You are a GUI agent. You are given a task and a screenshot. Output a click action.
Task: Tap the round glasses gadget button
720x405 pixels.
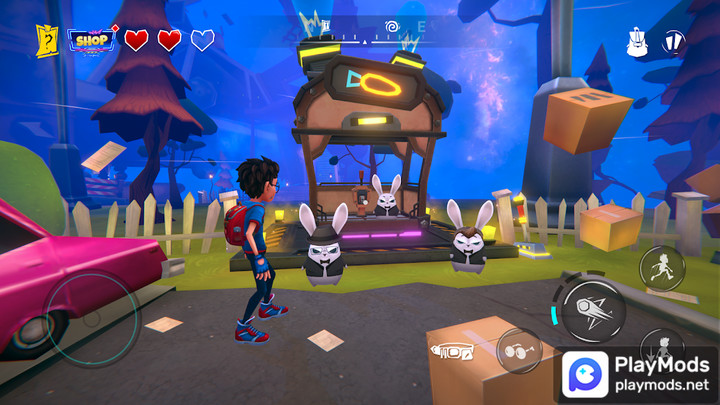[519, 351]
